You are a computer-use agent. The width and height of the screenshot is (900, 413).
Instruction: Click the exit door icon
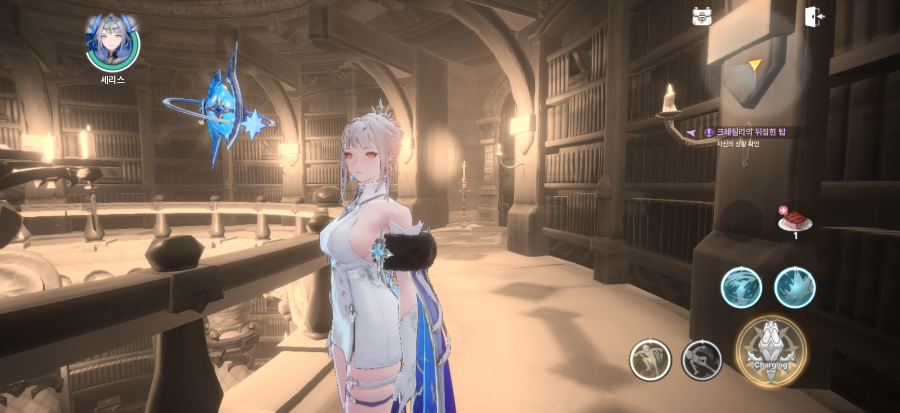814,16
